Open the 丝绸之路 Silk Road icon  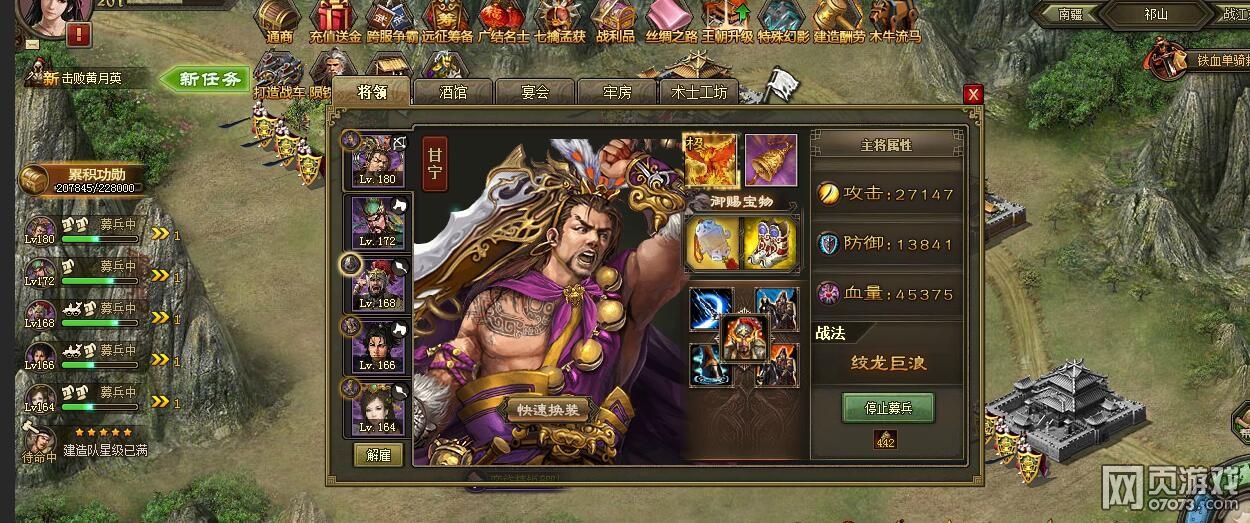coord(670,20)
